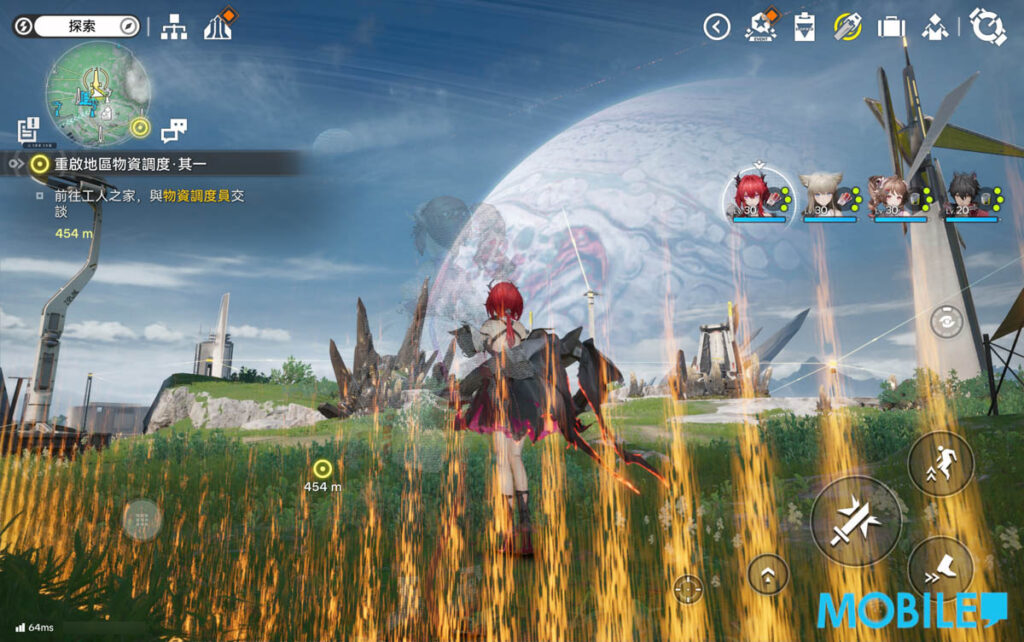Tap the 探索 exploration mode pill
The image size is (1024, 642).
[77, 26]
